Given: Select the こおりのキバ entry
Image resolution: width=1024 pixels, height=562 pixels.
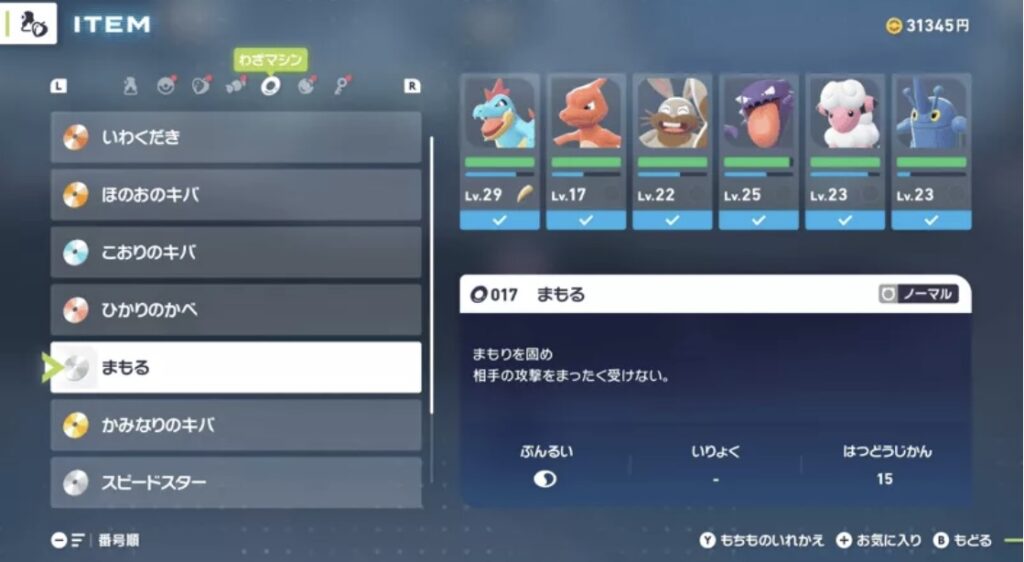Looking at the screenshot, I should point(236,253).
